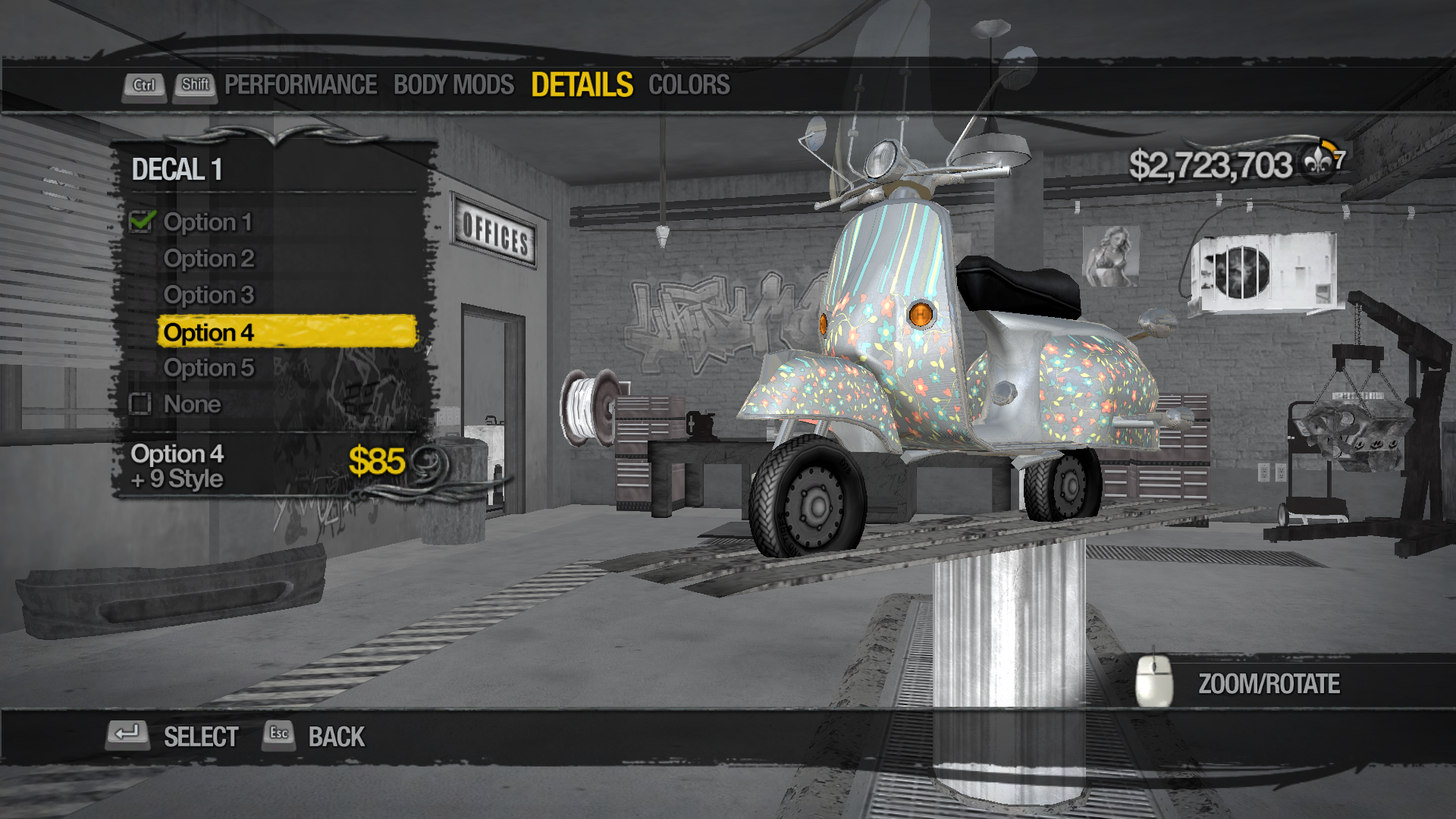Image resolution: width=1456 pixels, height=819 pixels.
Task: Remove decal by choosing None
Action: [192, 404]
